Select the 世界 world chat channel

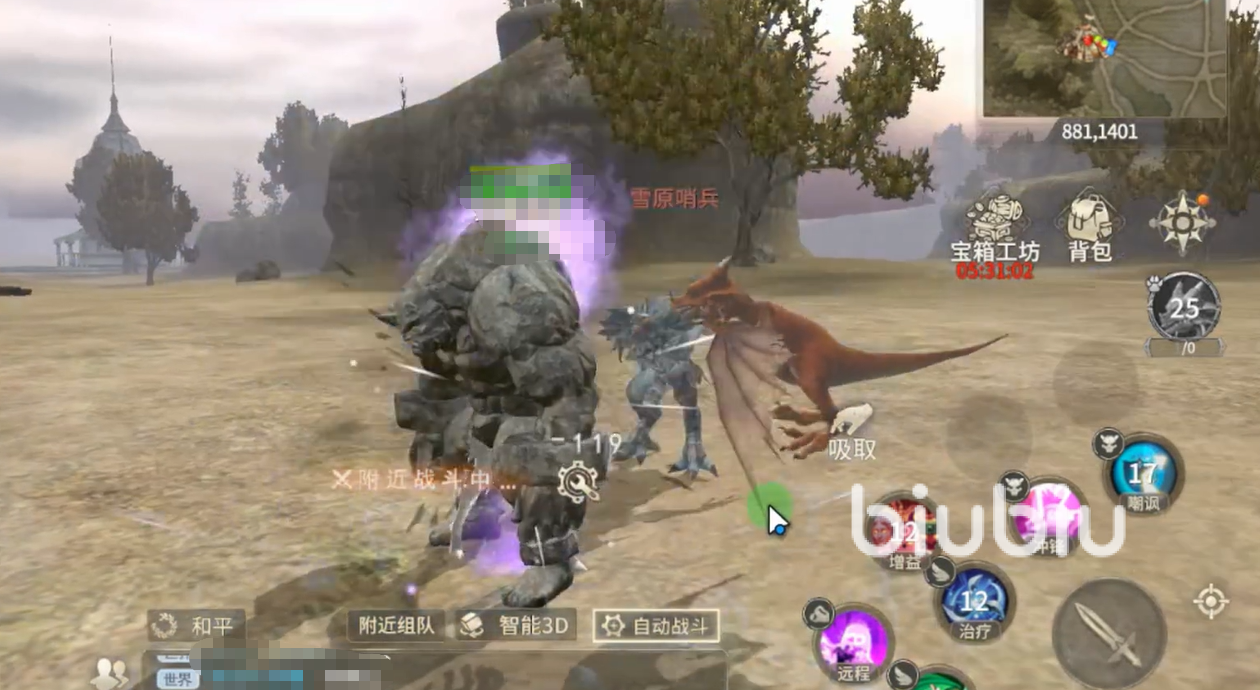[172, 679]
